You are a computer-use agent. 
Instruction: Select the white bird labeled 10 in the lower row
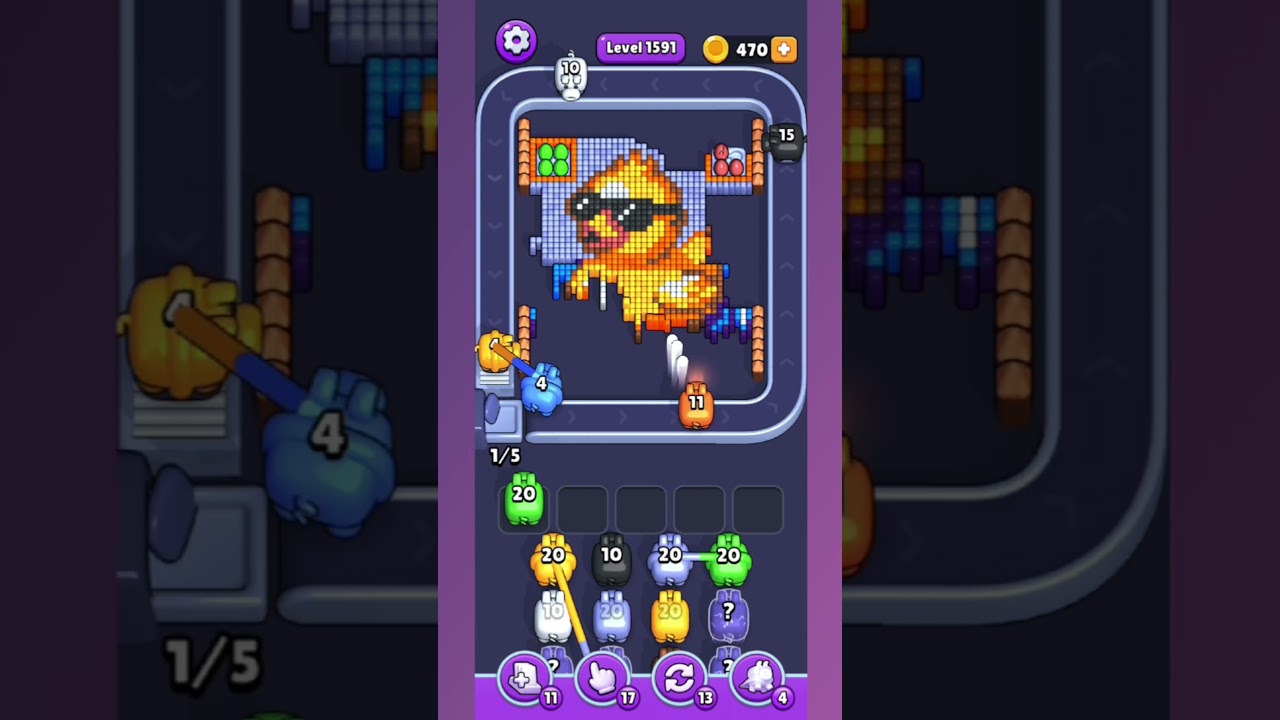pos(553,615)
